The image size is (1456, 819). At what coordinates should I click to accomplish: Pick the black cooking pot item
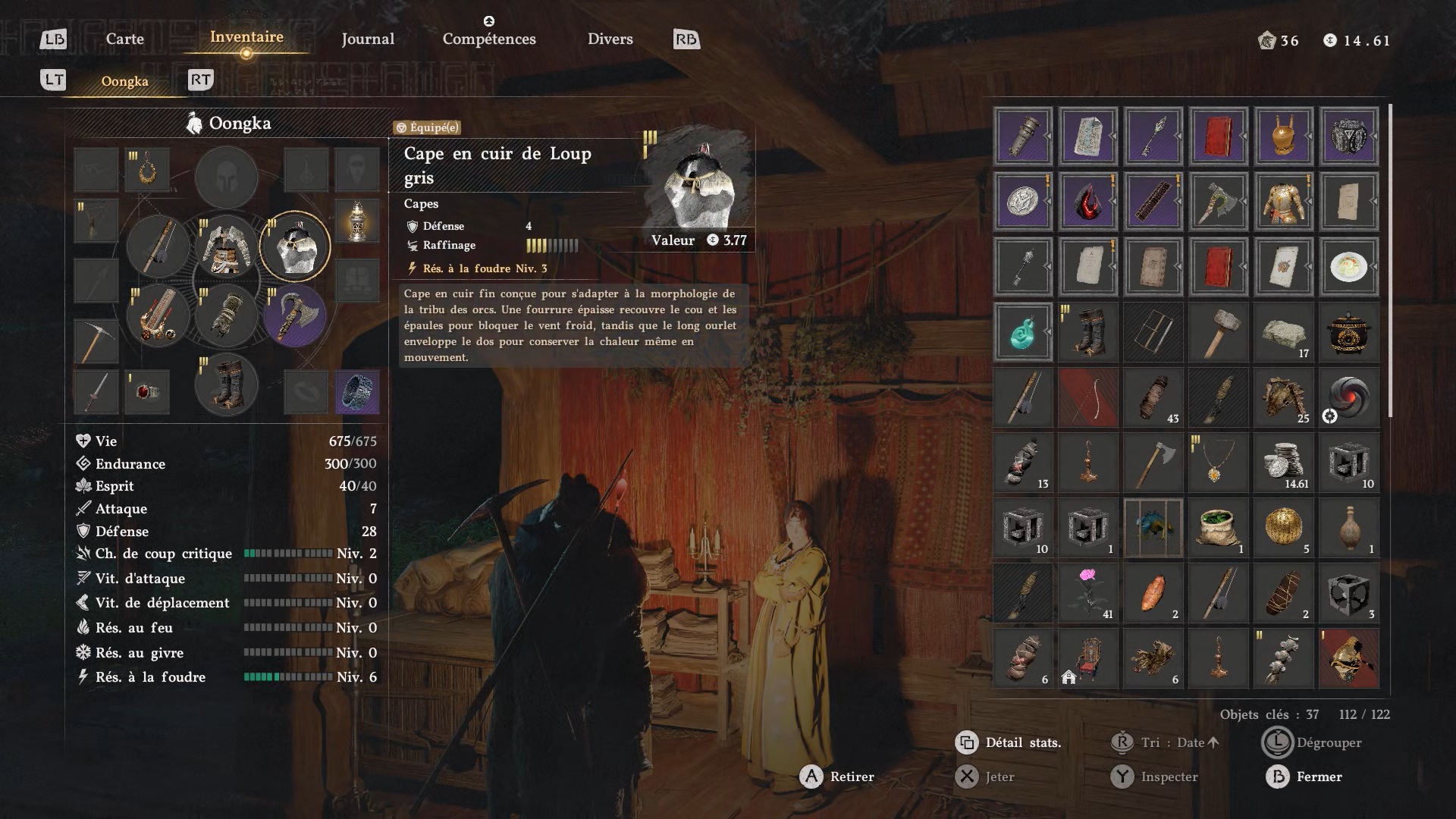[x=1348, y=332]
